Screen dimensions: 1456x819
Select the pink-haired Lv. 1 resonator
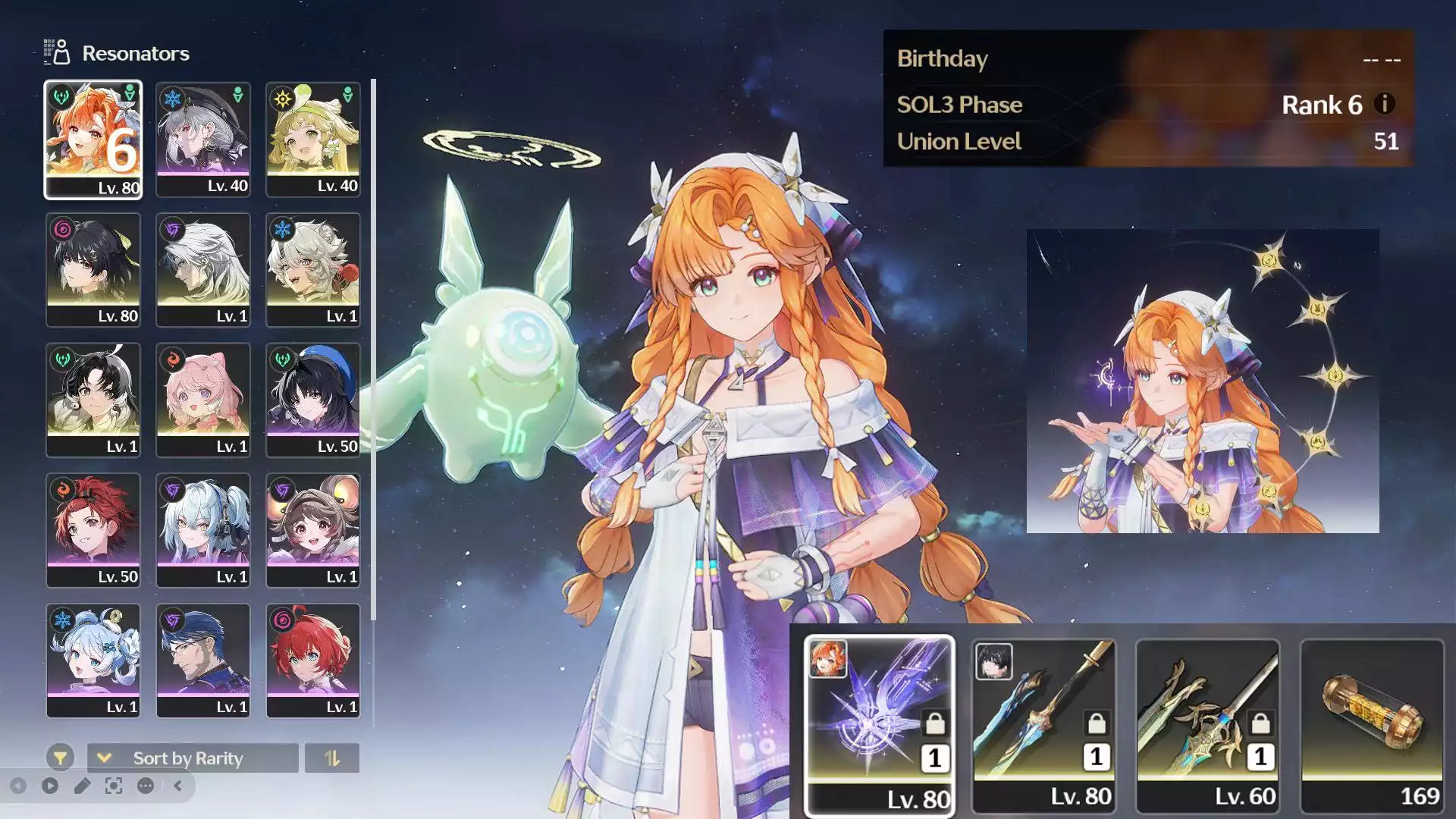202,400
